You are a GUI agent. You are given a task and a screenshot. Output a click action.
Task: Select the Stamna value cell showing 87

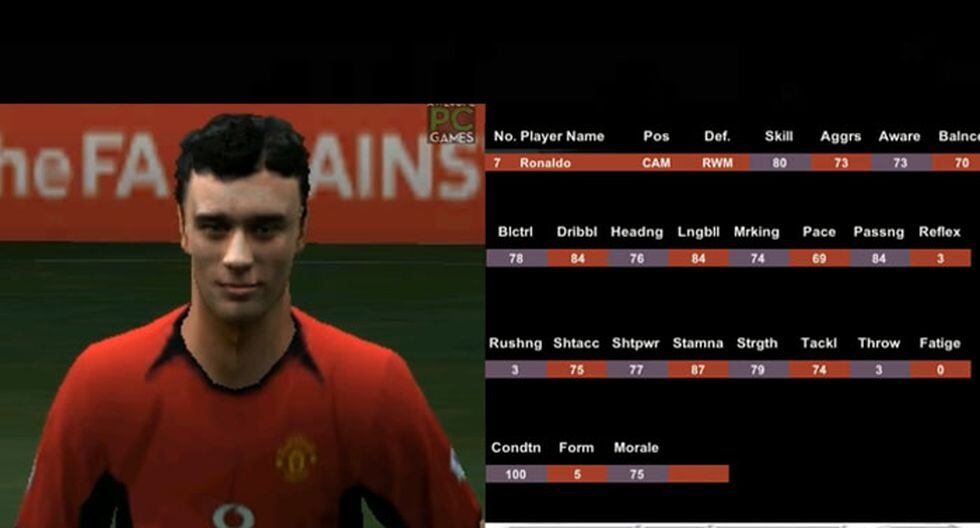click(x=697, y=369)
